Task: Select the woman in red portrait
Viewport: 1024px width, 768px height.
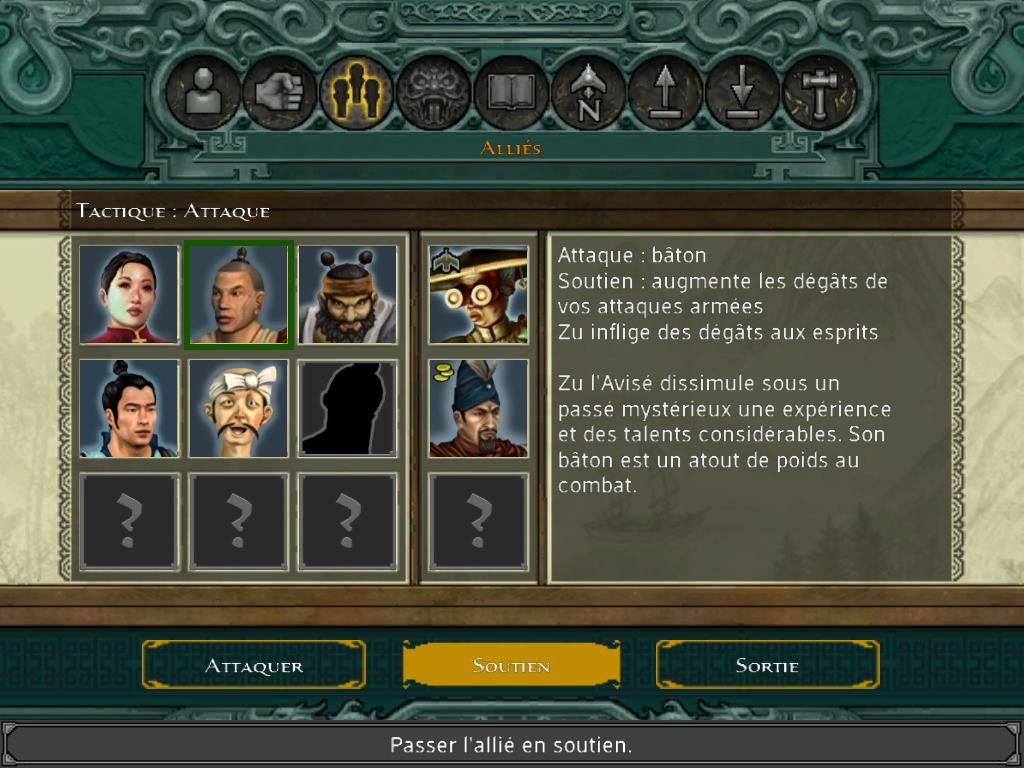Action: point(129,295)
